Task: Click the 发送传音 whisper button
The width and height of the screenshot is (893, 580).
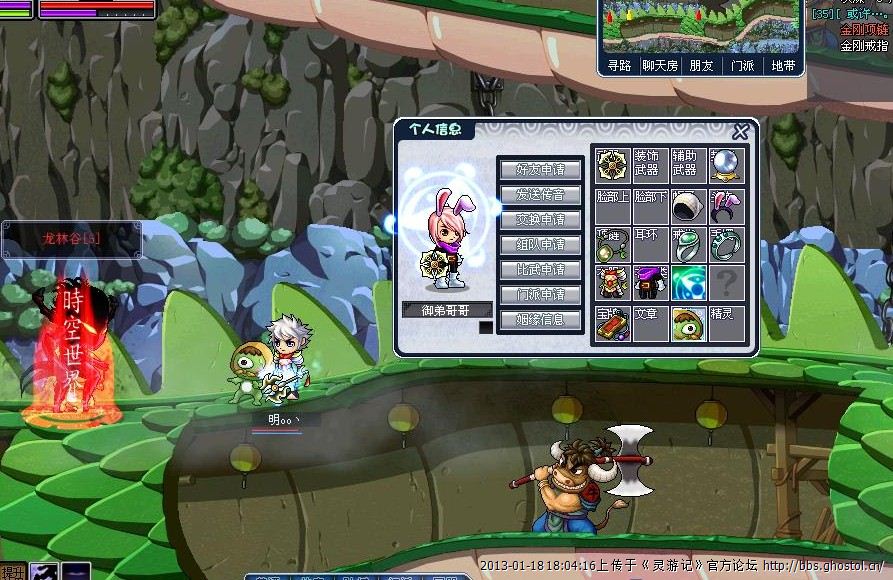Action: pyautogui.click(x=540, y=194)
